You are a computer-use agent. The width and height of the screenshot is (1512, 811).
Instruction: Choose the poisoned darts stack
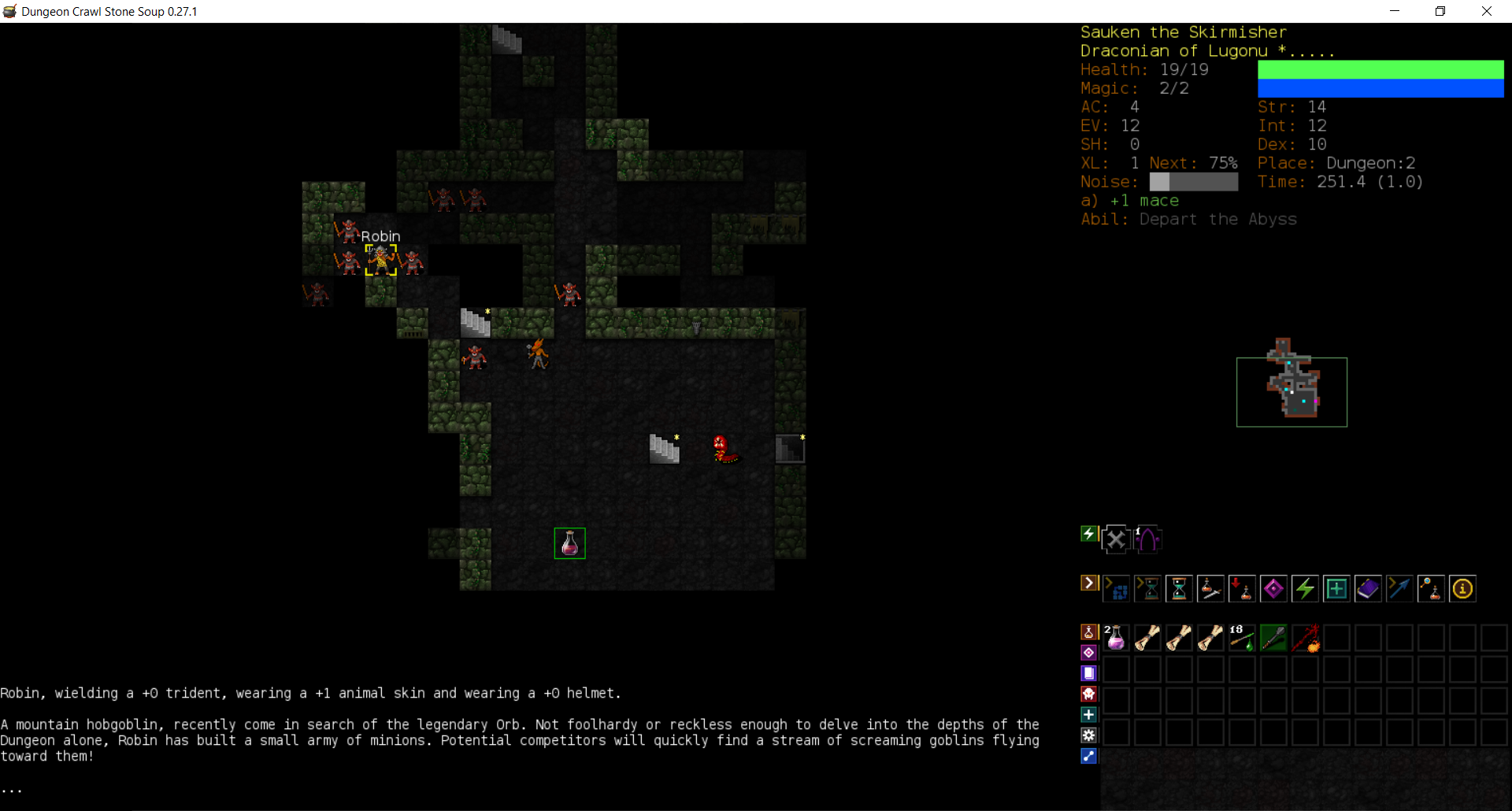[x=1242, y=638]
